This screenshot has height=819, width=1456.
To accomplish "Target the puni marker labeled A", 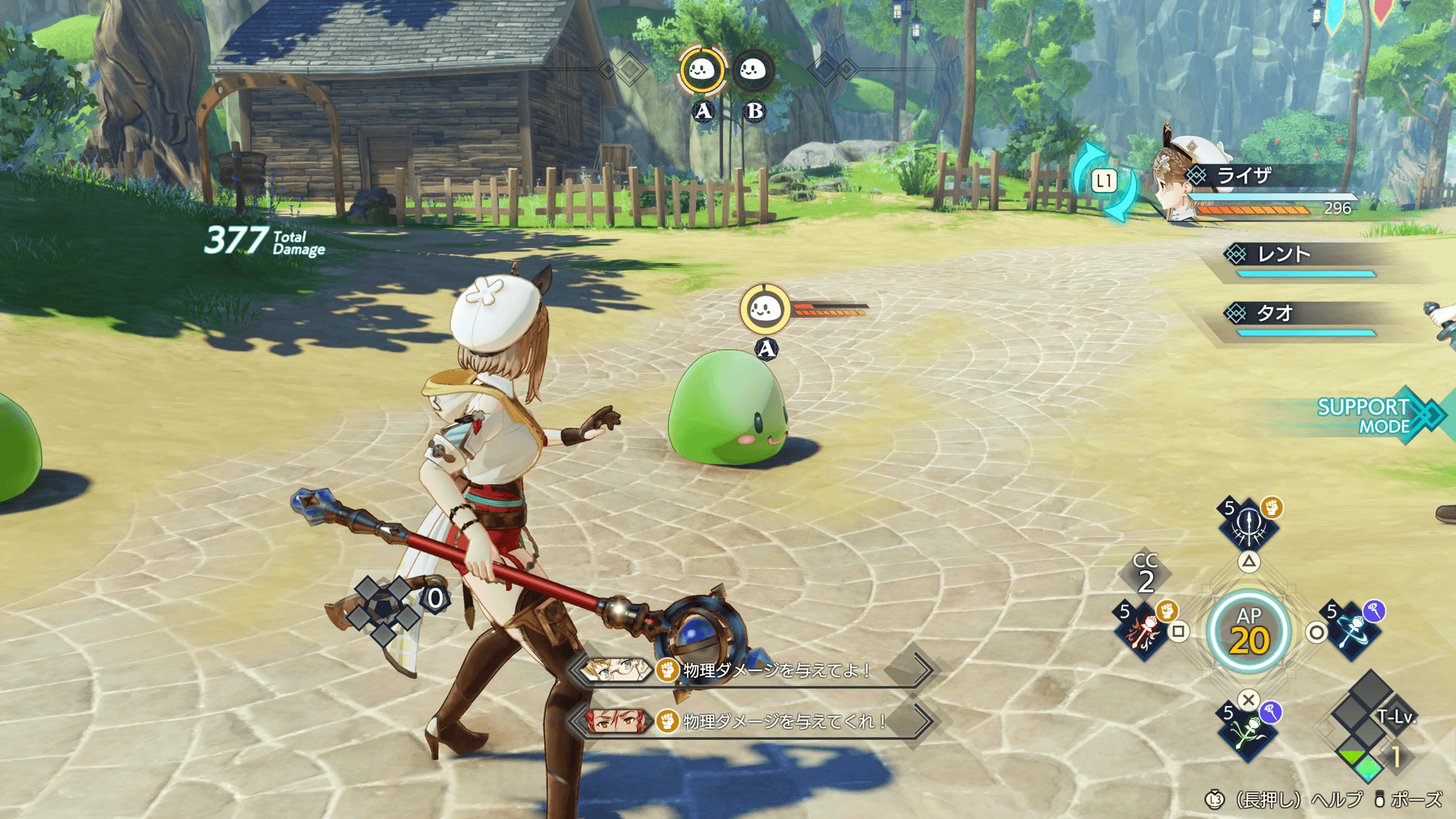I will [x=764, y=309].
